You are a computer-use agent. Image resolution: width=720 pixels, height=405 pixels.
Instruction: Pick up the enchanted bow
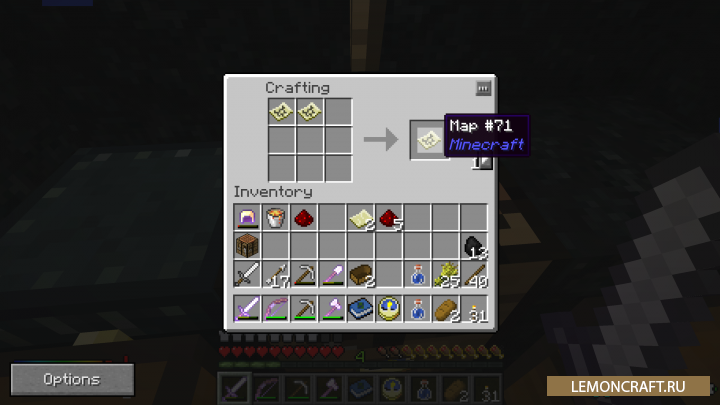275,308
